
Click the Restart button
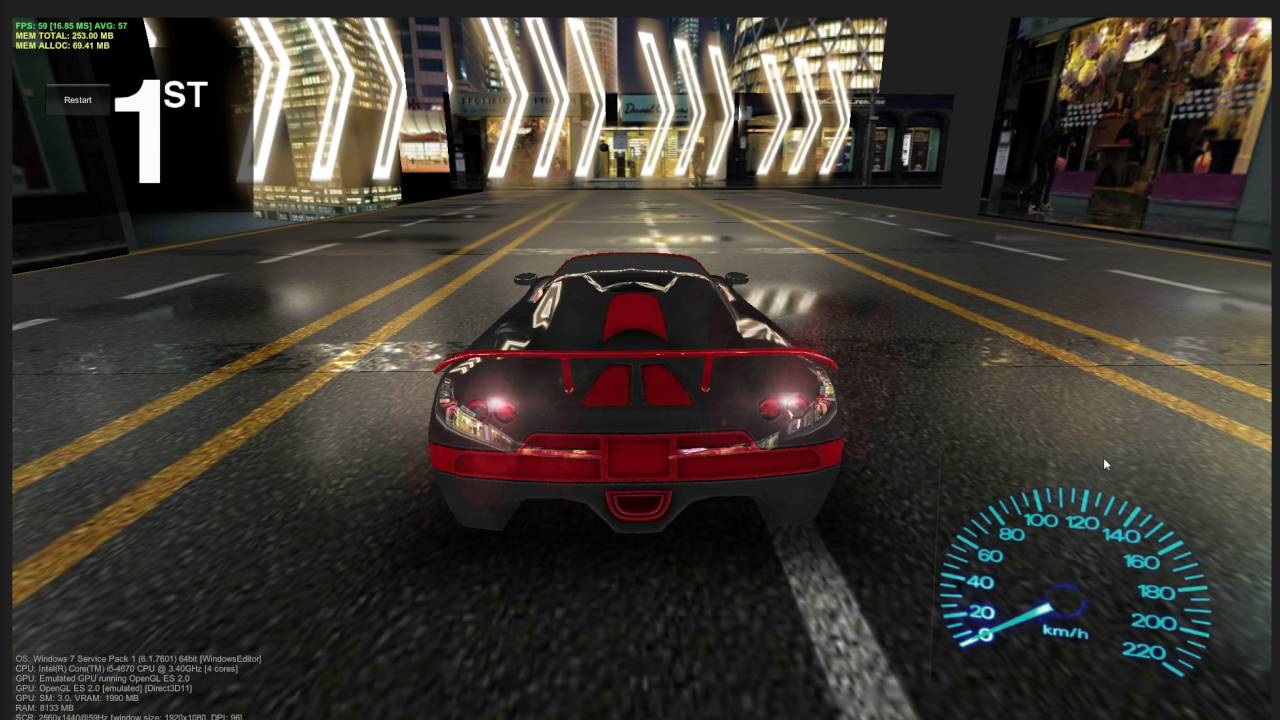pos(77,100)
